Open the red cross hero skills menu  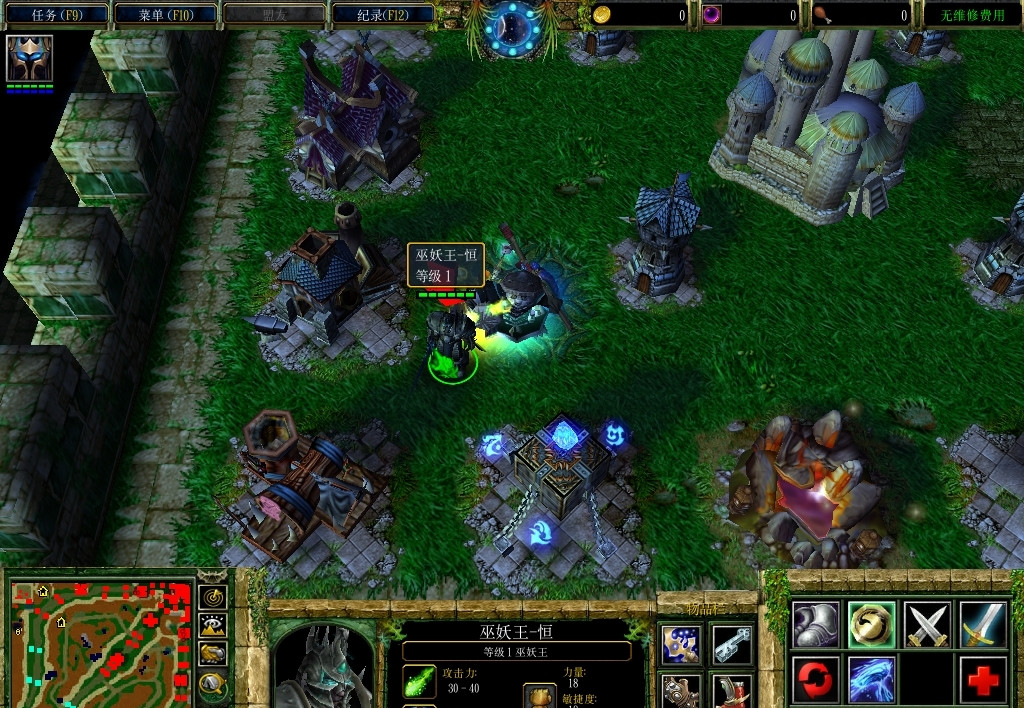(x=982, y=680)
